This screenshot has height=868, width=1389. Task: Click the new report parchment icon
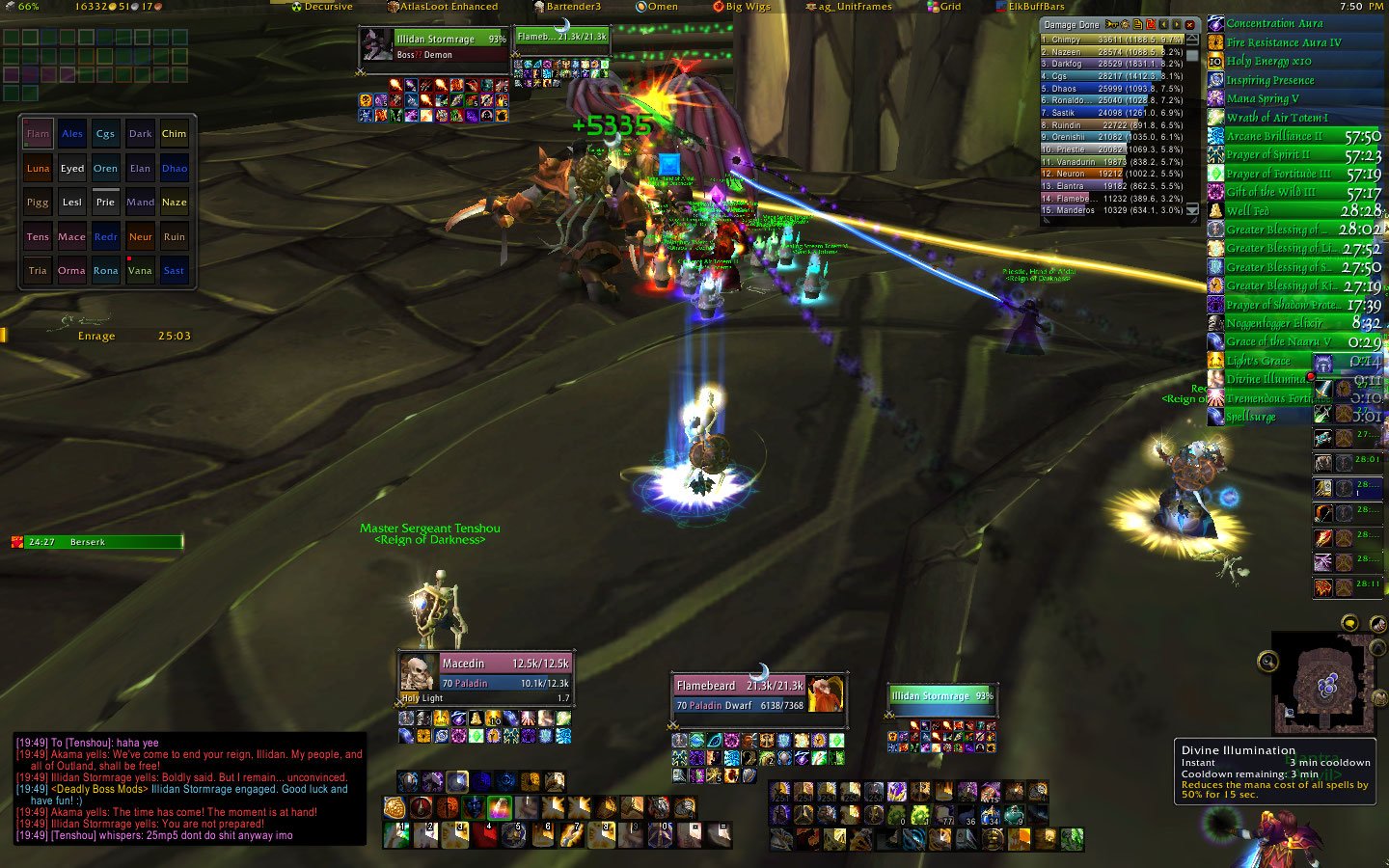[x=1138, y=23]
